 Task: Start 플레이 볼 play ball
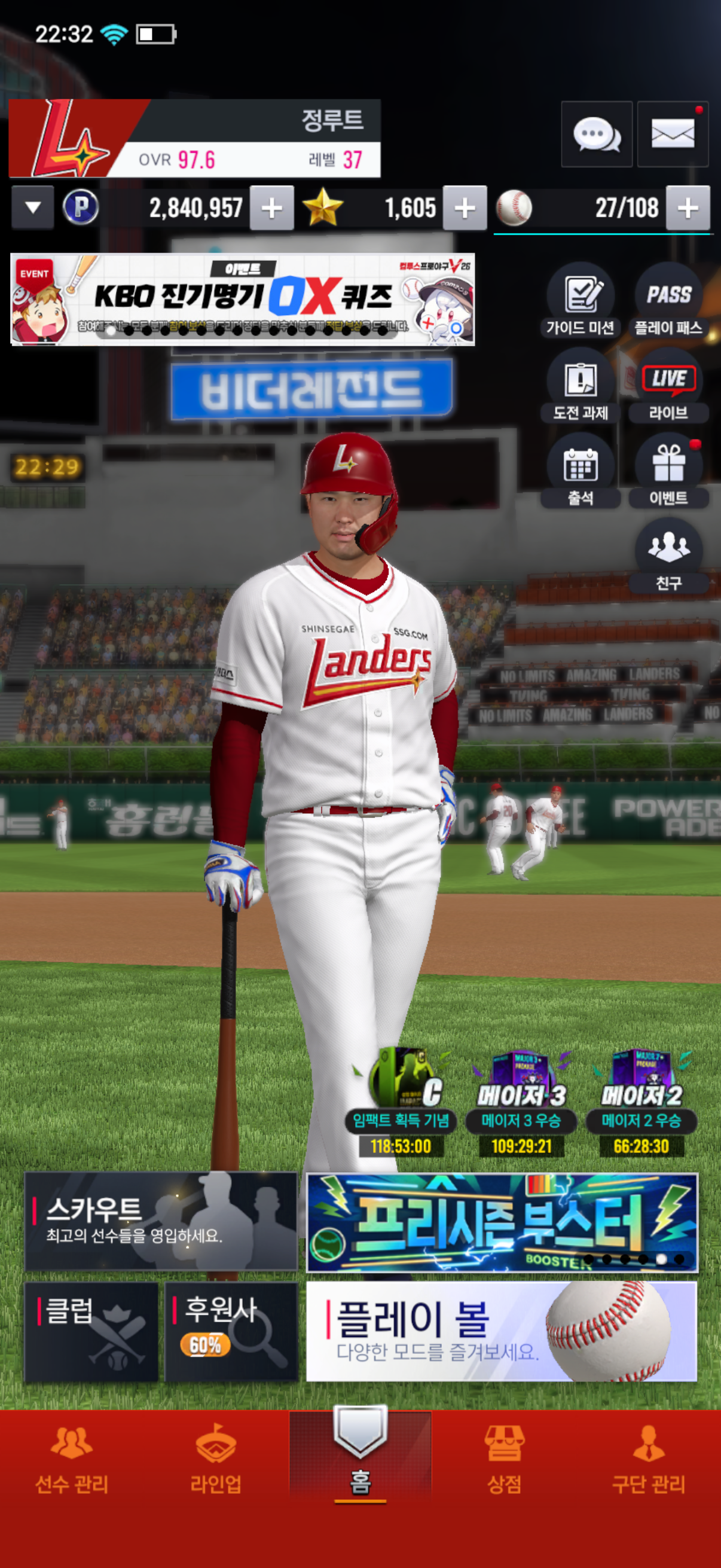point(502,1332)
